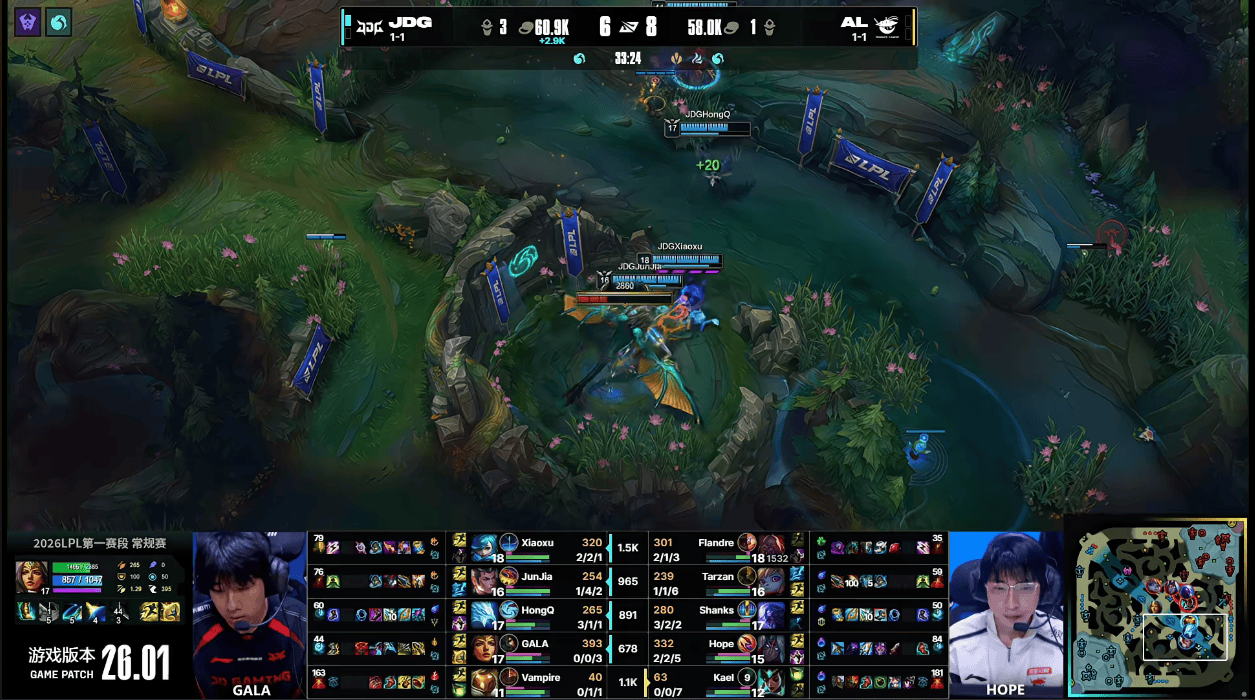1255x700 pixels.
Task: Select GALA's champion portrait in the scoreboard
Action: 485,648
